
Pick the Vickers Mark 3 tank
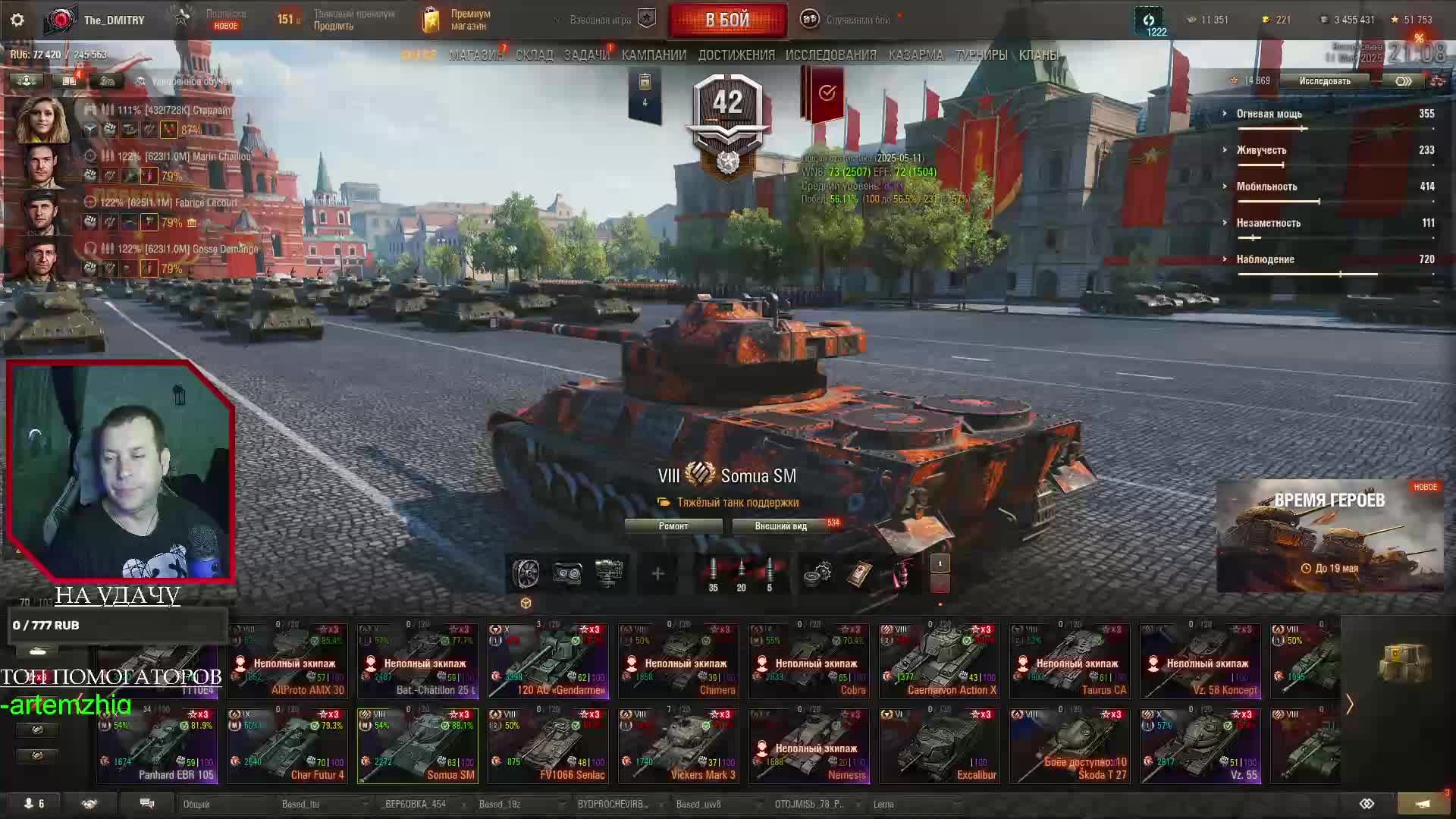tap(679, 745)
